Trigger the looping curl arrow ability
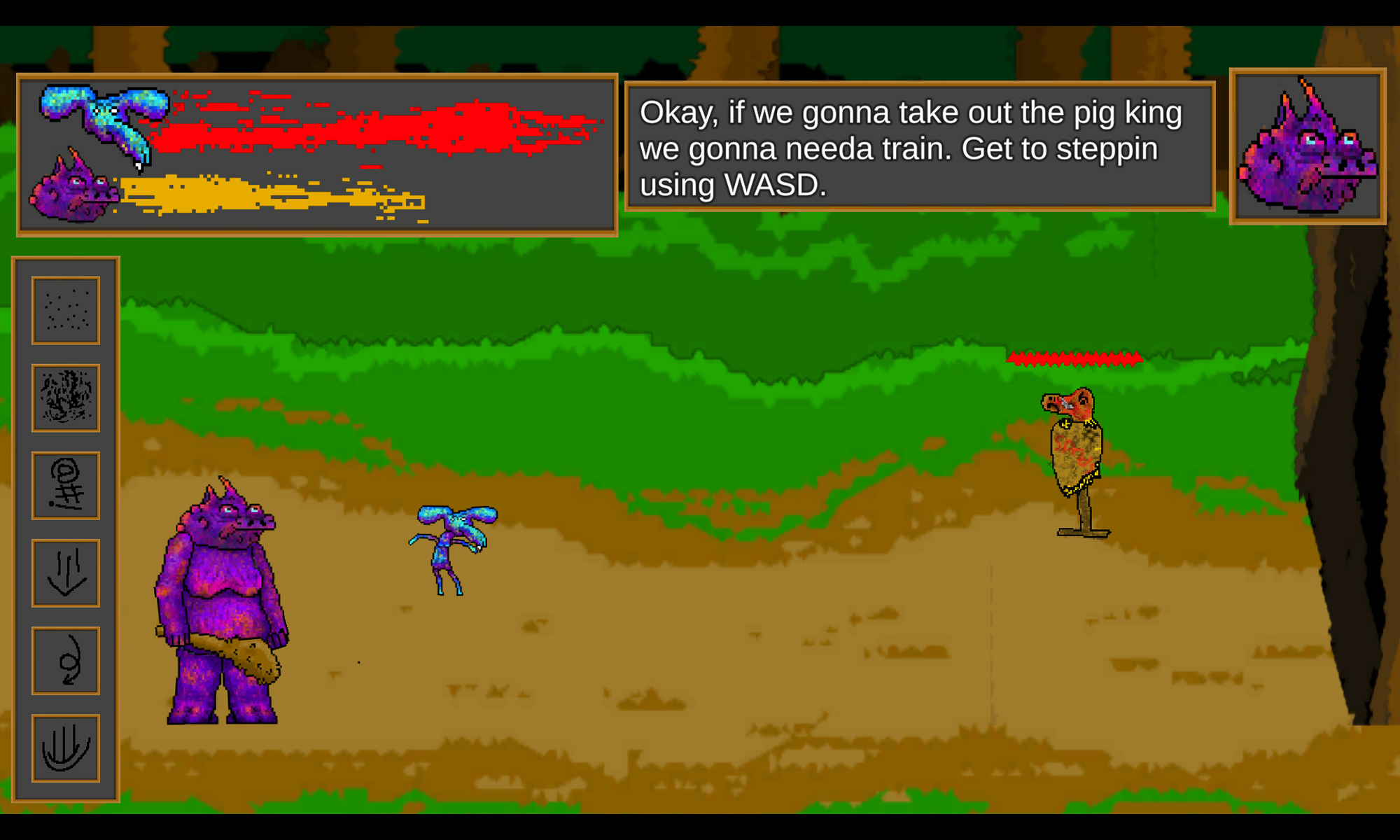This screenshot has width=1400, height=840. coord(66,660)
